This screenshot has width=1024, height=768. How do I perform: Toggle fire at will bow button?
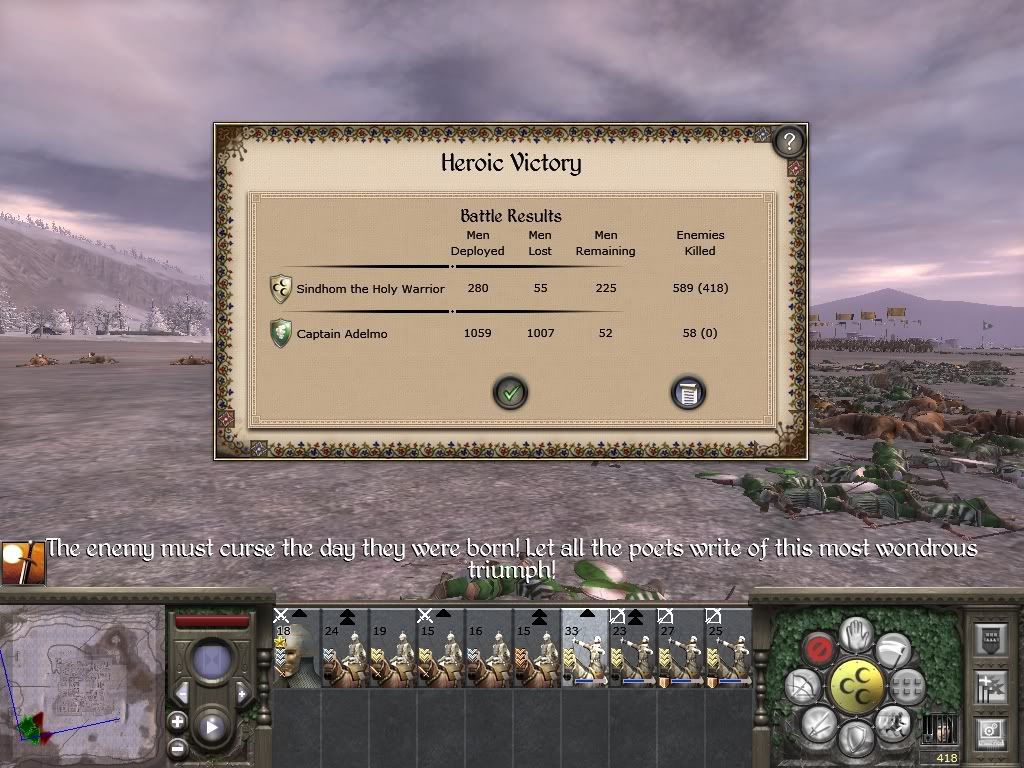(803, 687)
